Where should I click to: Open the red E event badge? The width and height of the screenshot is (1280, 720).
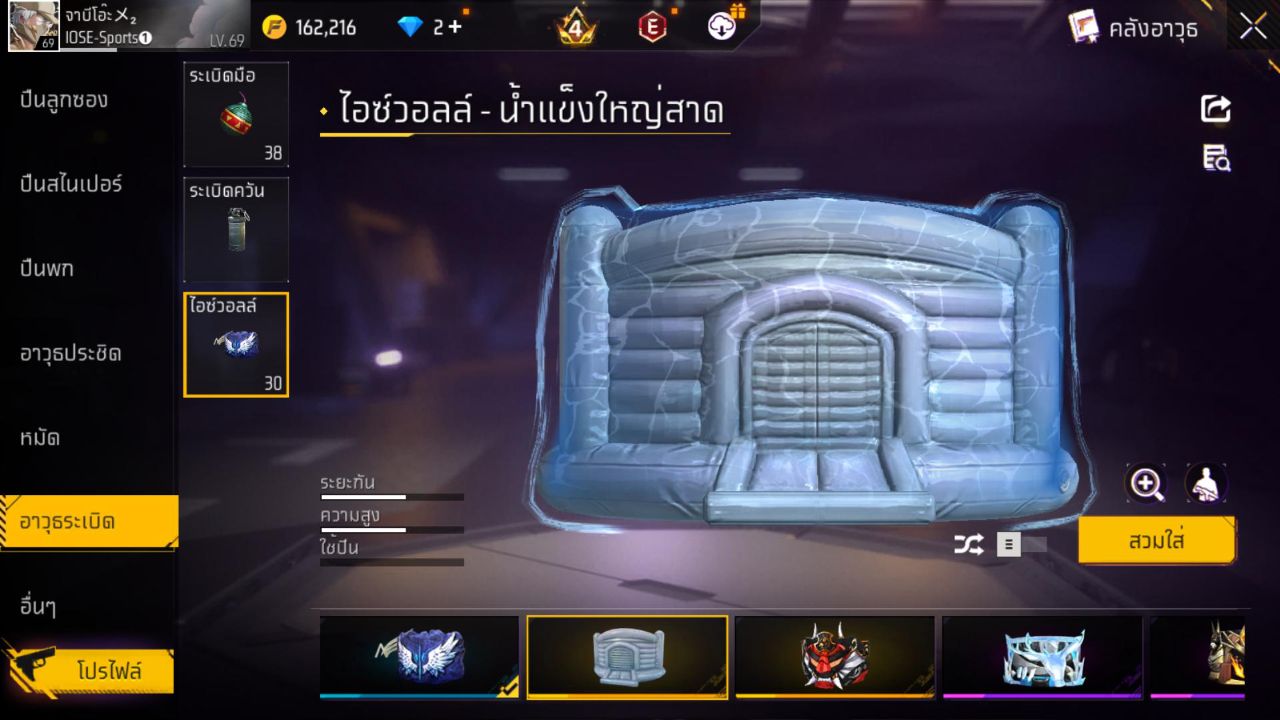click(x=653, y=27)
